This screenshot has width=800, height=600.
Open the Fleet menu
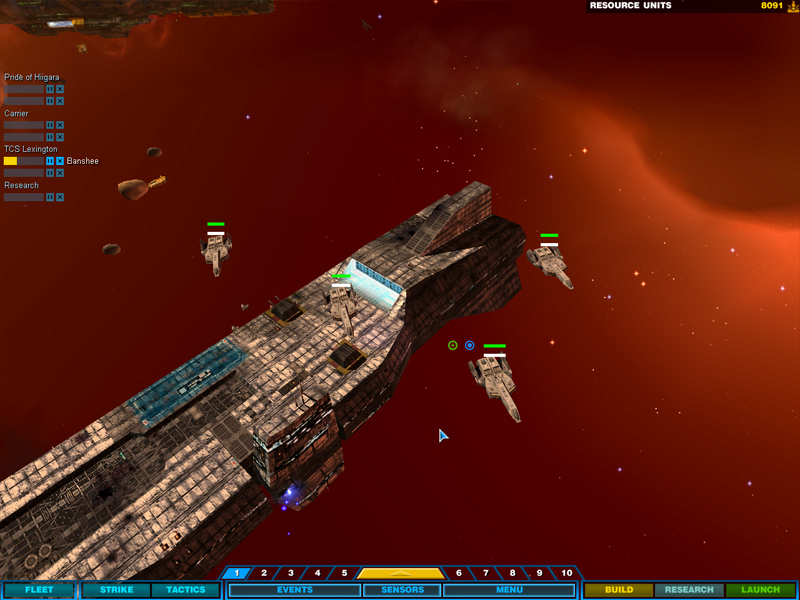[x=39, y=590]
